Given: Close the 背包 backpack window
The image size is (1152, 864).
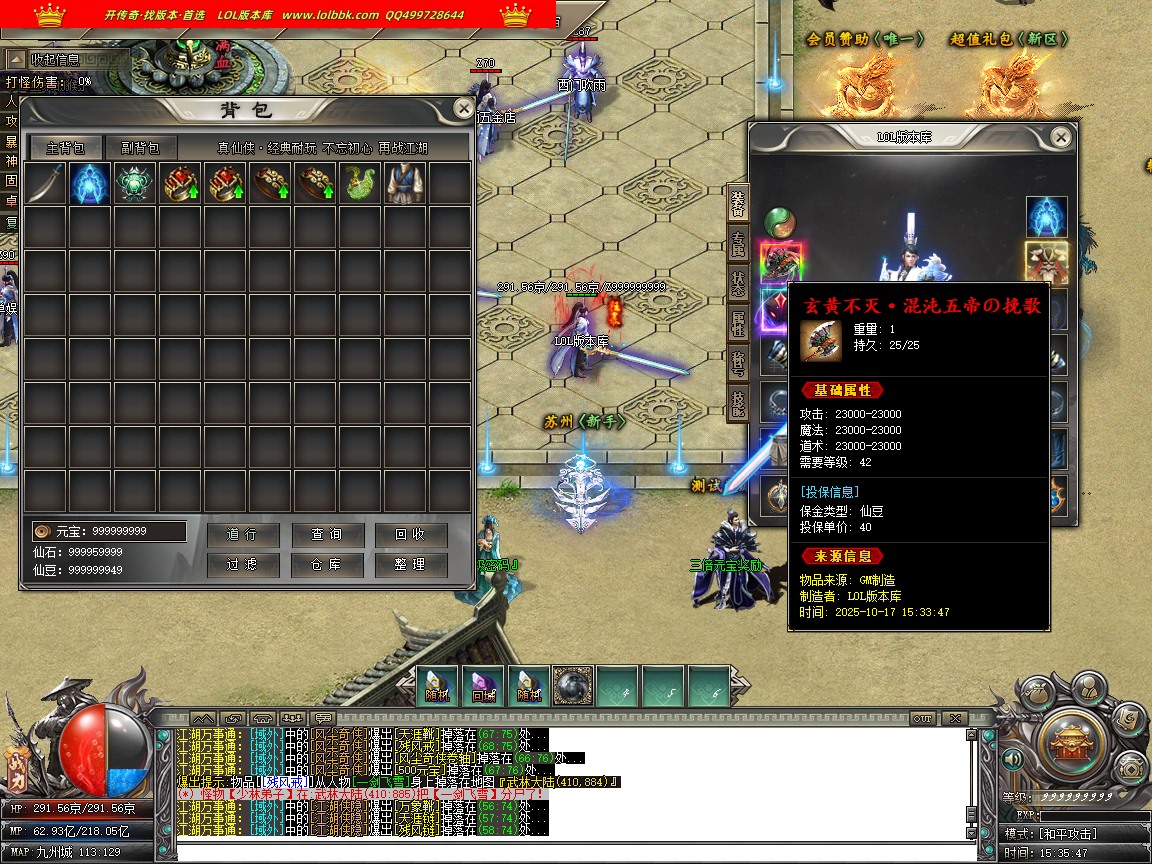Looking at the screenshot, I should click(463, 108).
